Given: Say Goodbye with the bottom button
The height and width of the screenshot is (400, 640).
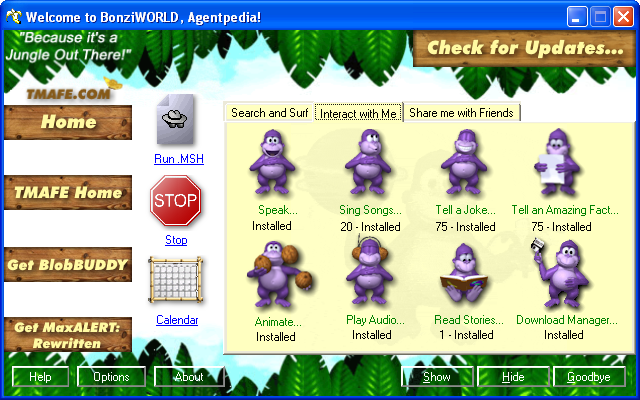Looking at the screenshot, I should (589, 377).
